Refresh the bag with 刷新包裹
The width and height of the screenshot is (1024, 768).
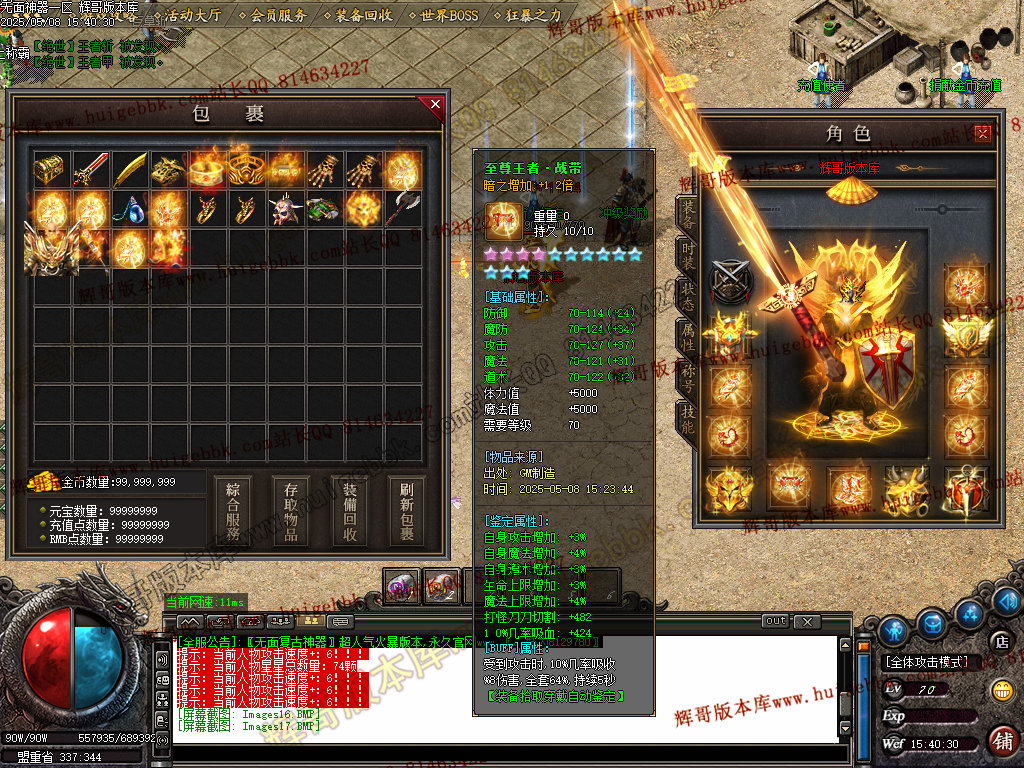[407, 510]
